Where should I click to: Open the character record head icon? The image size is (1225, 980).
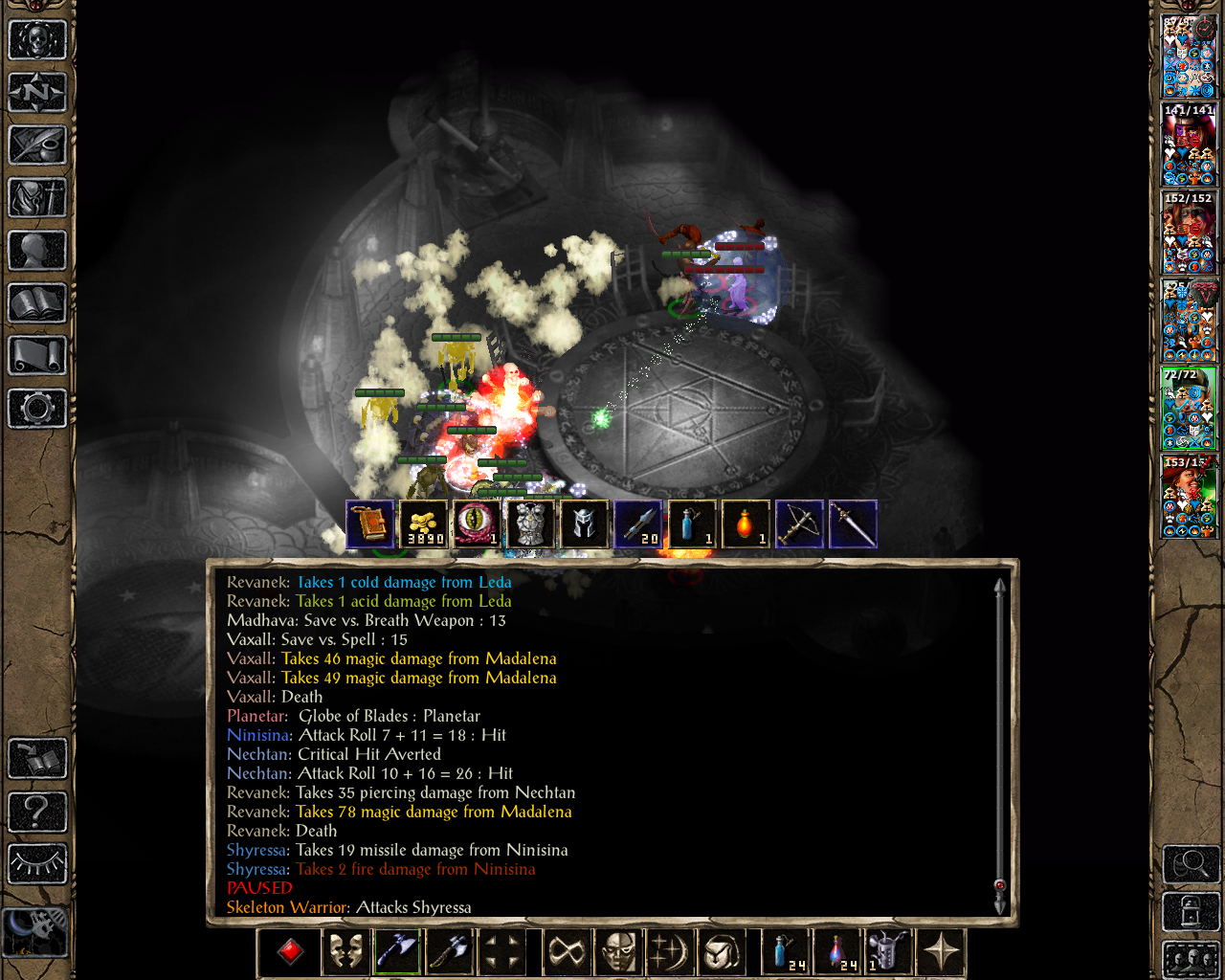point(36,251)
